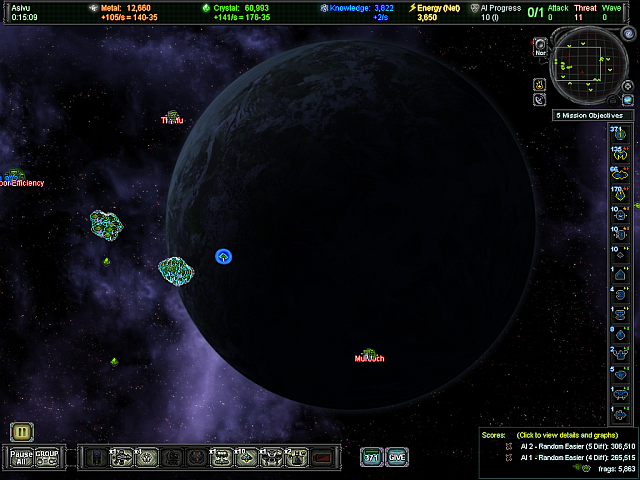
Task: Open score details and graphs panel
Action: pyautogui.click(x=558, y=436)
